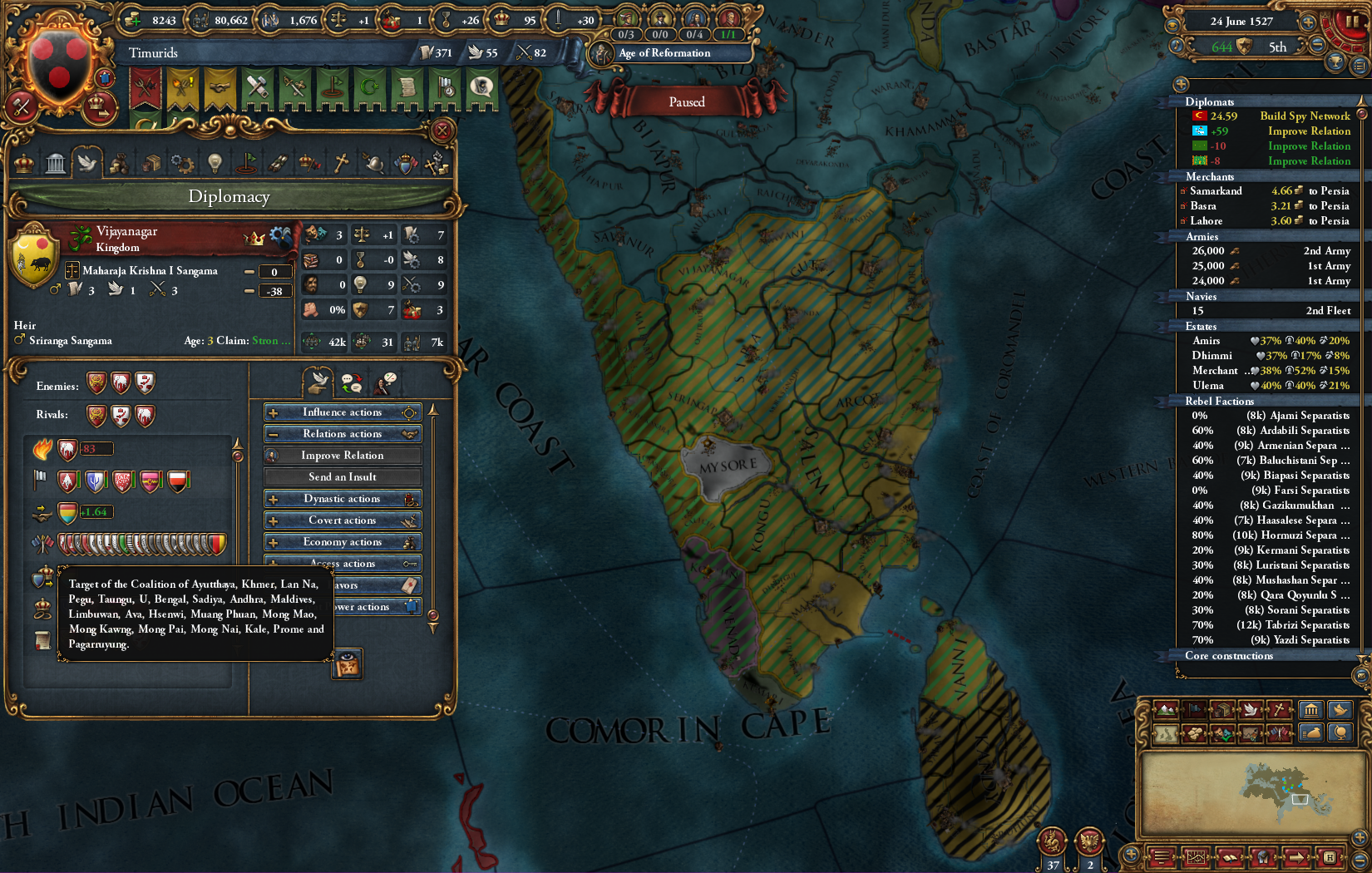Toggle the trade mapmode crate icon on minimap

(x=1222, y=711)
